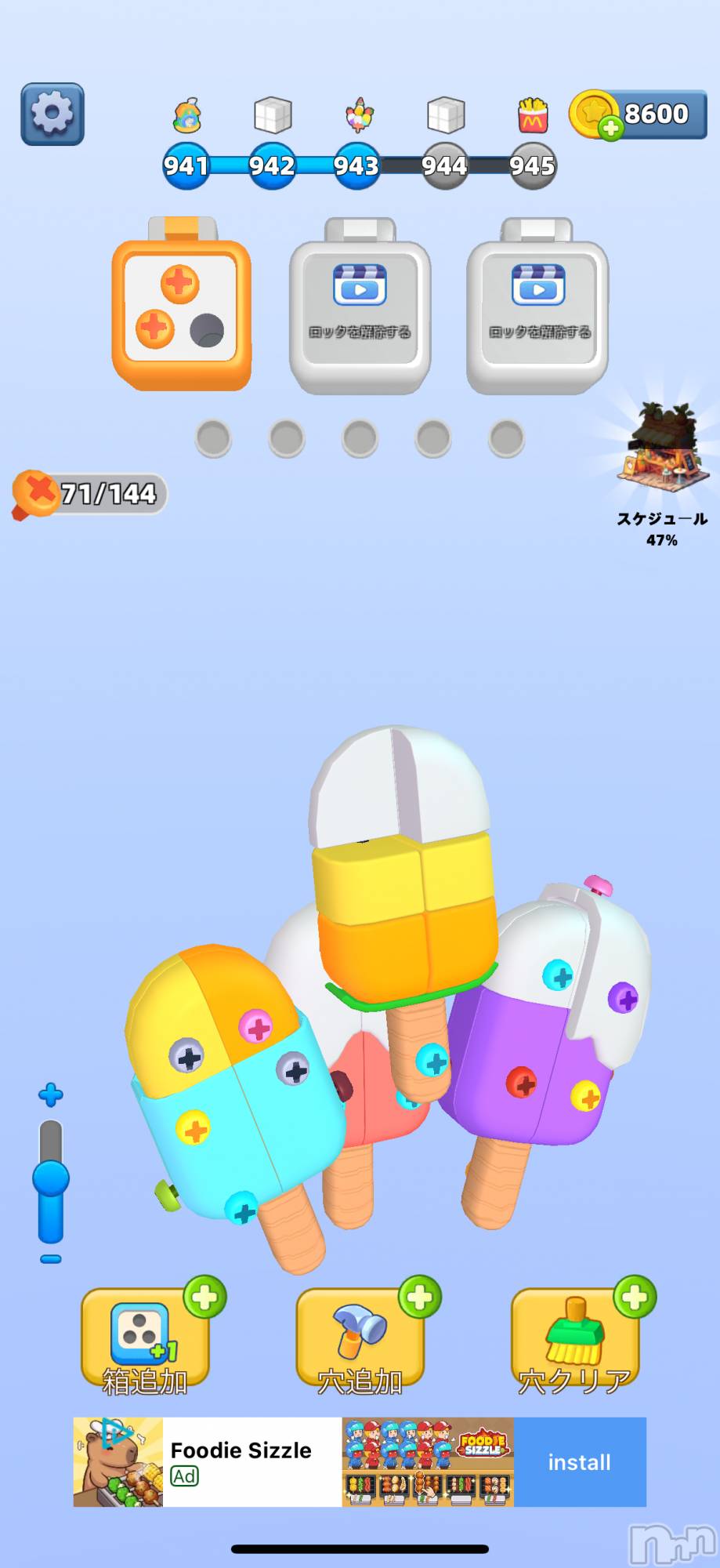Zoom out with the blue minus icon

tap(51, 1259)
